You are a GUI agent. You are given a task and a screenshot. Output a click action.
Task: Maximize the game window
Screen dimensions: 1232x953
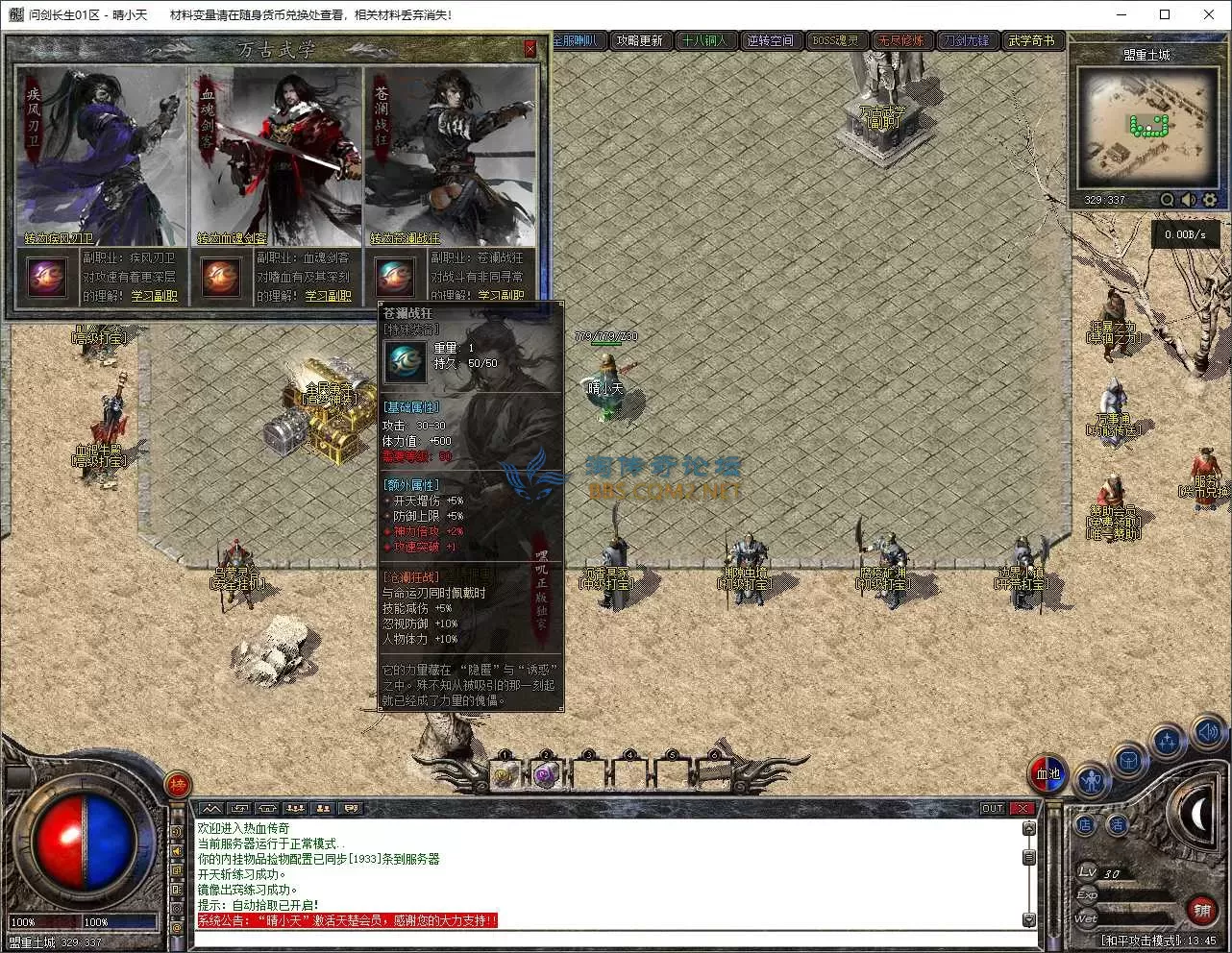[x=1165, y=14]
